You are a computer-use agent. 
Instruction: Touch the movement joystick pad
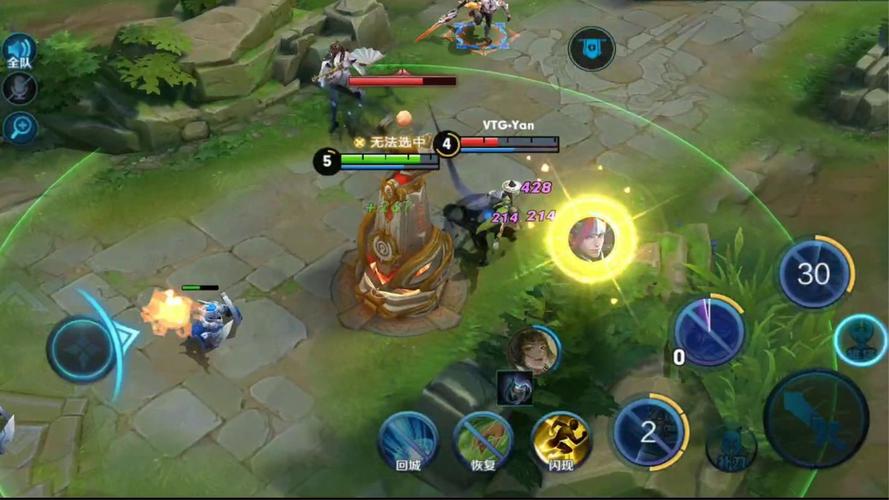tap(82, 348)
